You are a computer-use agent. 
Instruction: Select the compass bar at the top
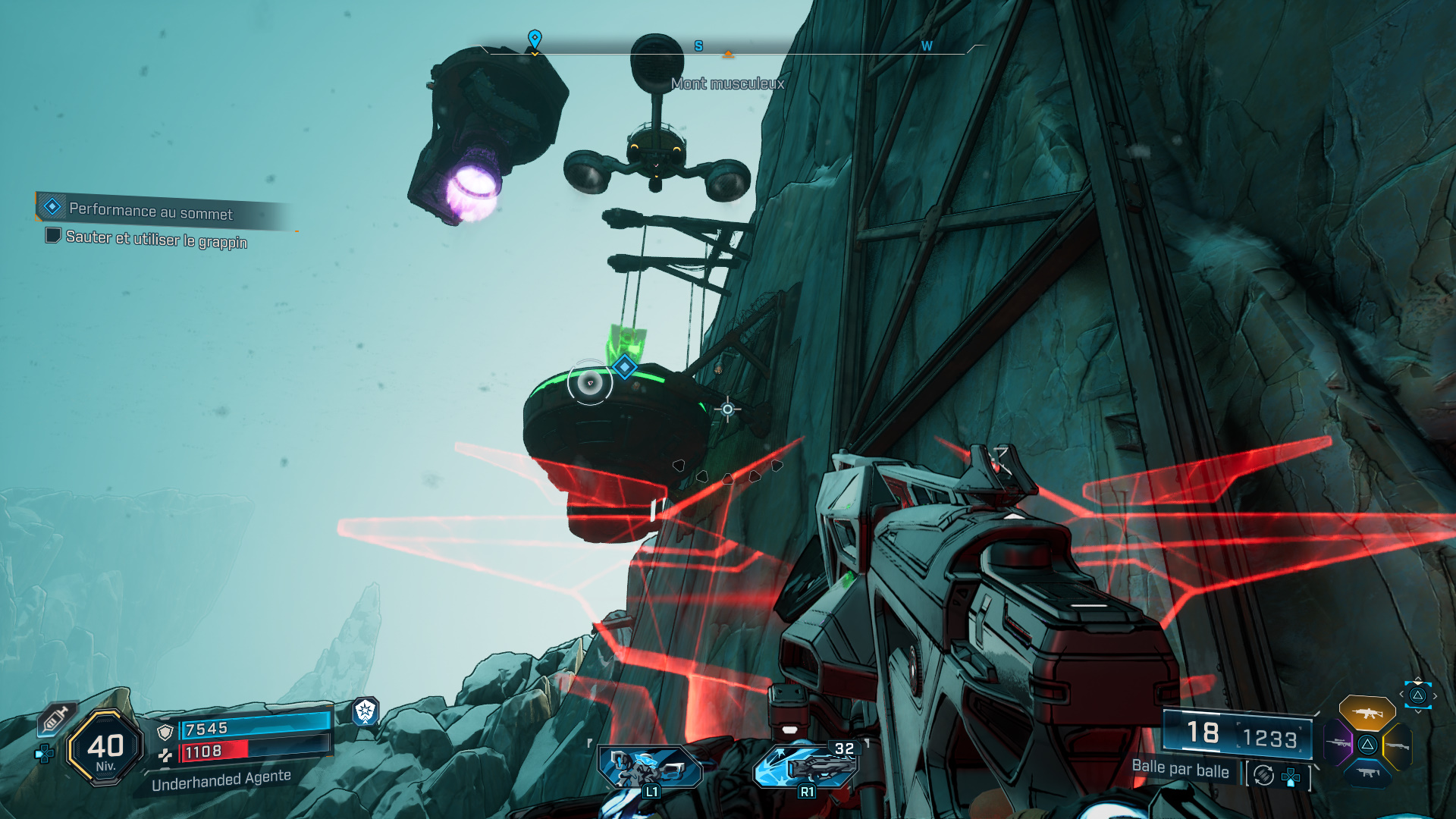[728, 49]
